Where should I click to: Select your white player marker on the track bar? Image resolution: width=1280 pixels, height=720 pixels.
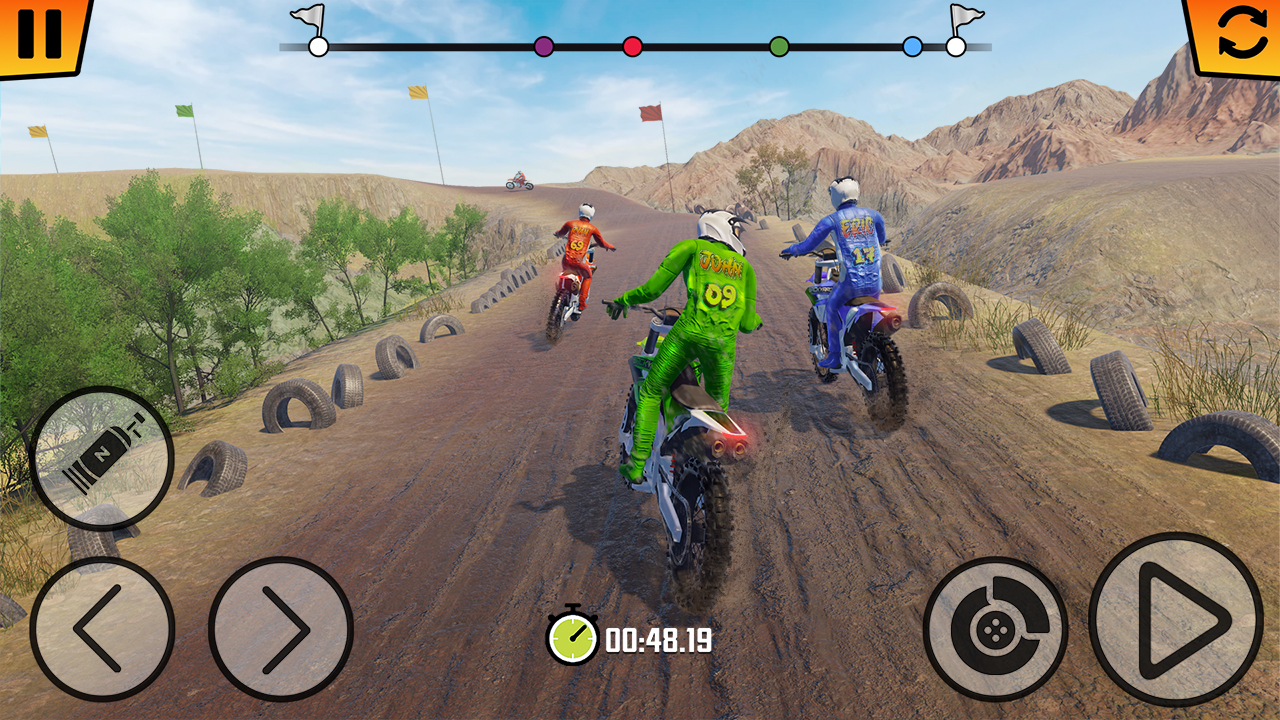318,45
